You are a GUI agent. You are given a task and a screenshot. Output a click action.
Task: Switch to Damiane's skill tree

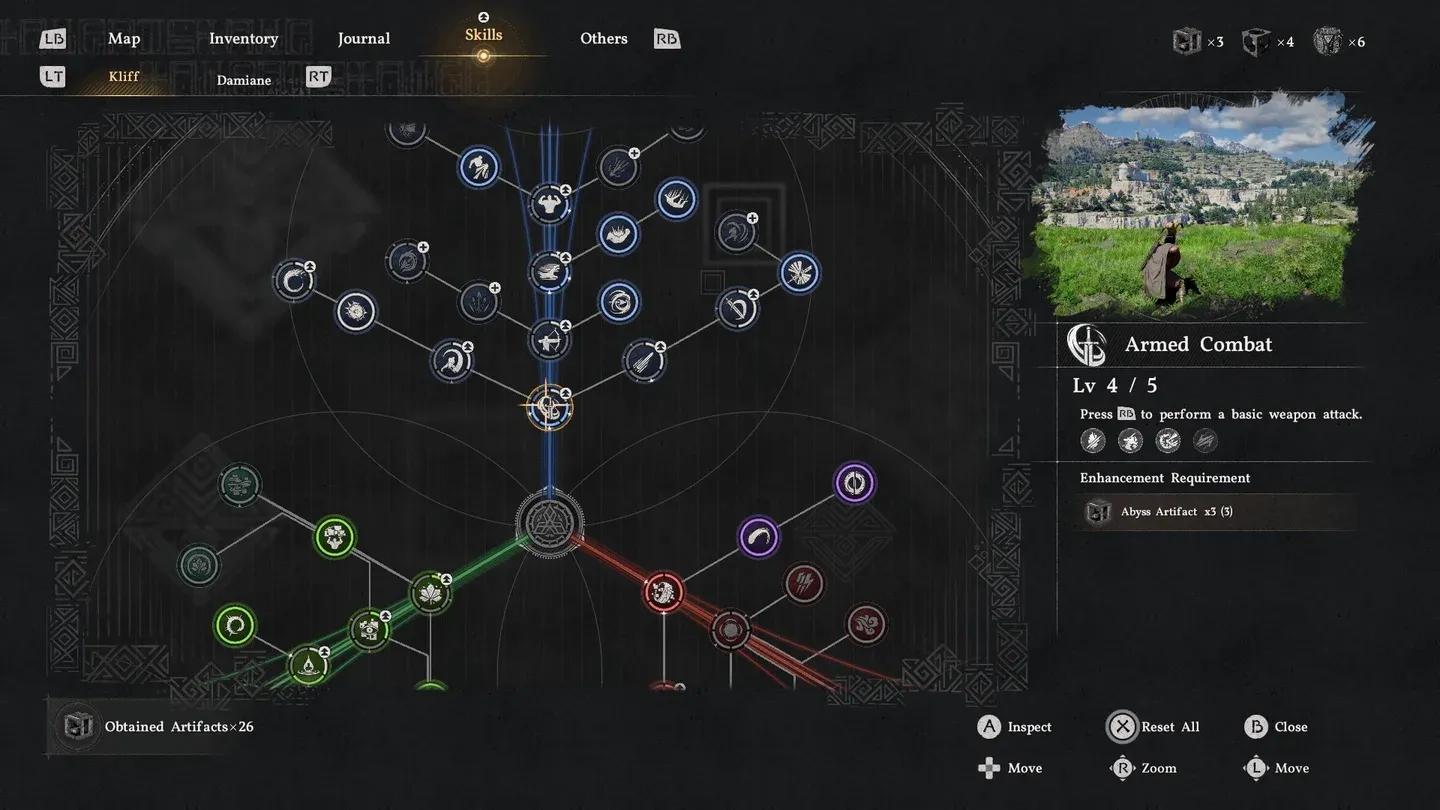243,79
